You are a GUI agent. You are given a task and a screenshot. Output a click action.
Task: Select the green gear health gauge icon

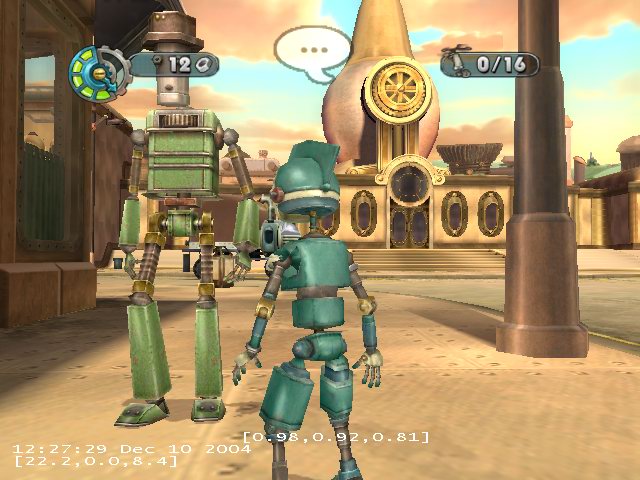coord(97,68)
